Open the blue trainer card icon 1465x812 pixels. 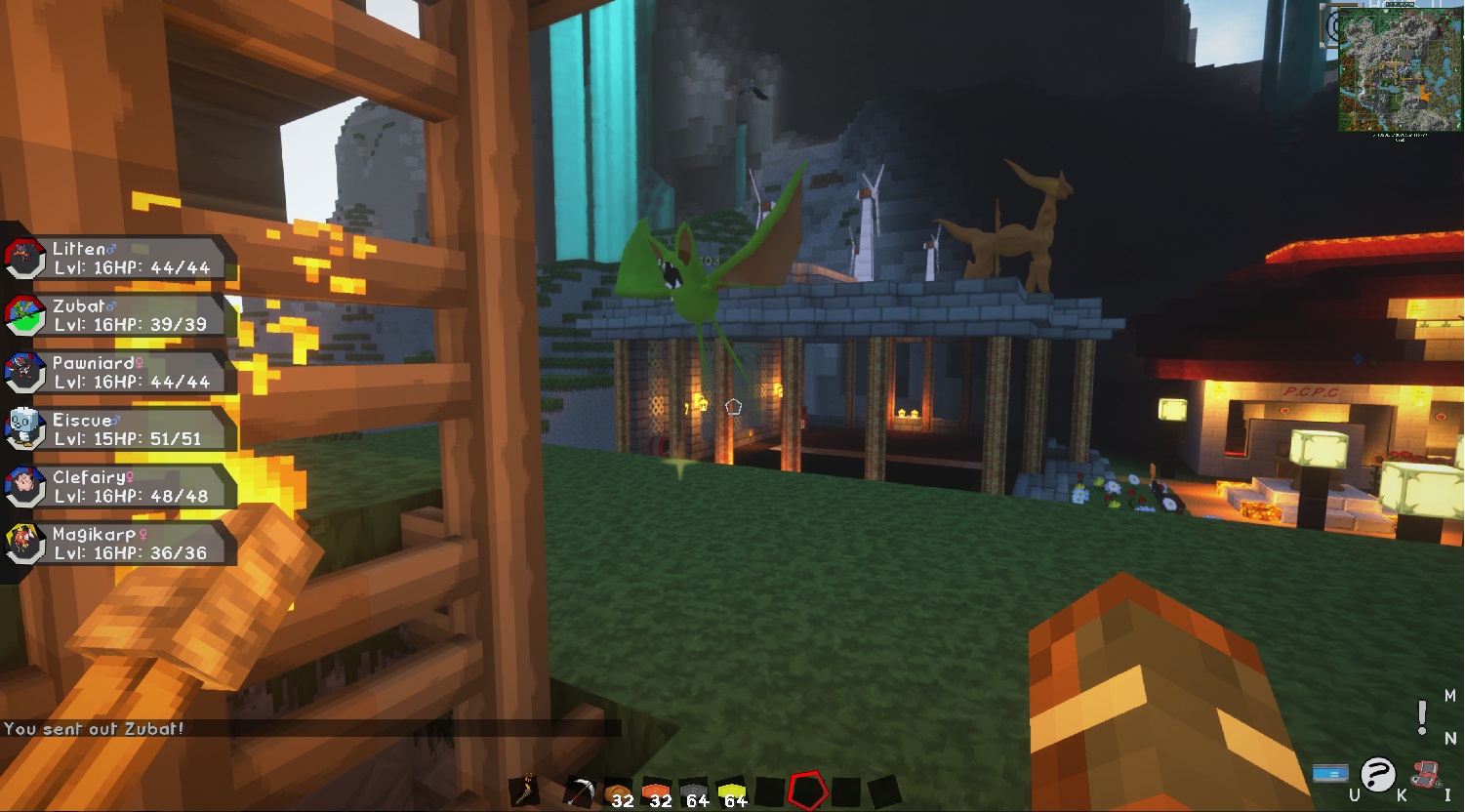coord(1330,773)
